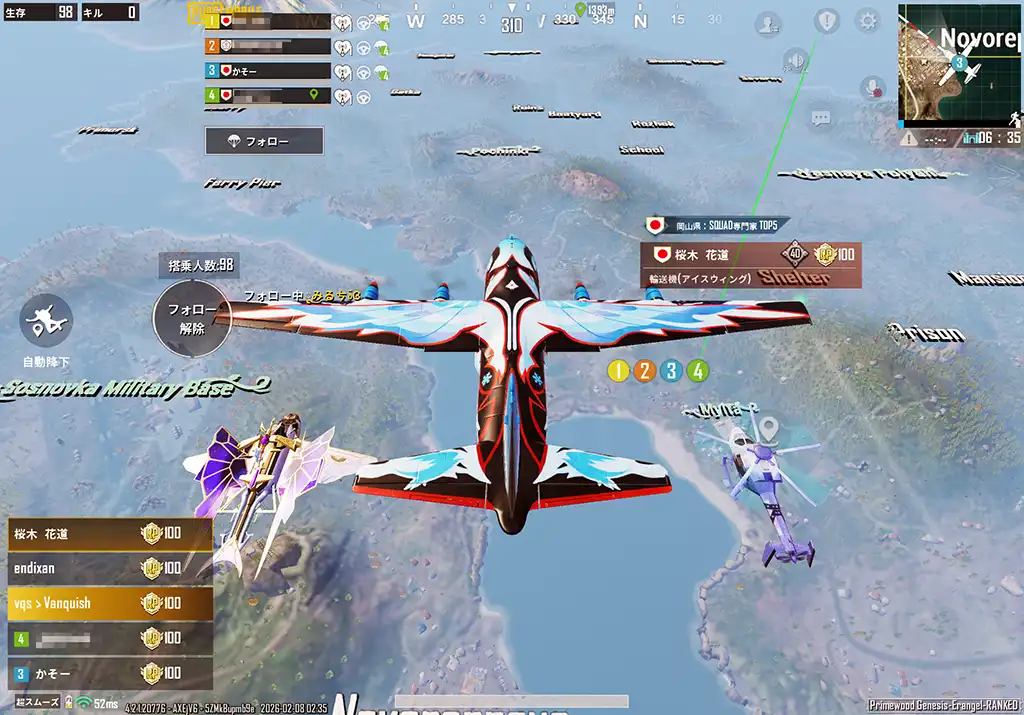Click the green number 4 marker button
Viewport: 1024px width, 715px height.
pyautogui.click(x=698, y=371)
